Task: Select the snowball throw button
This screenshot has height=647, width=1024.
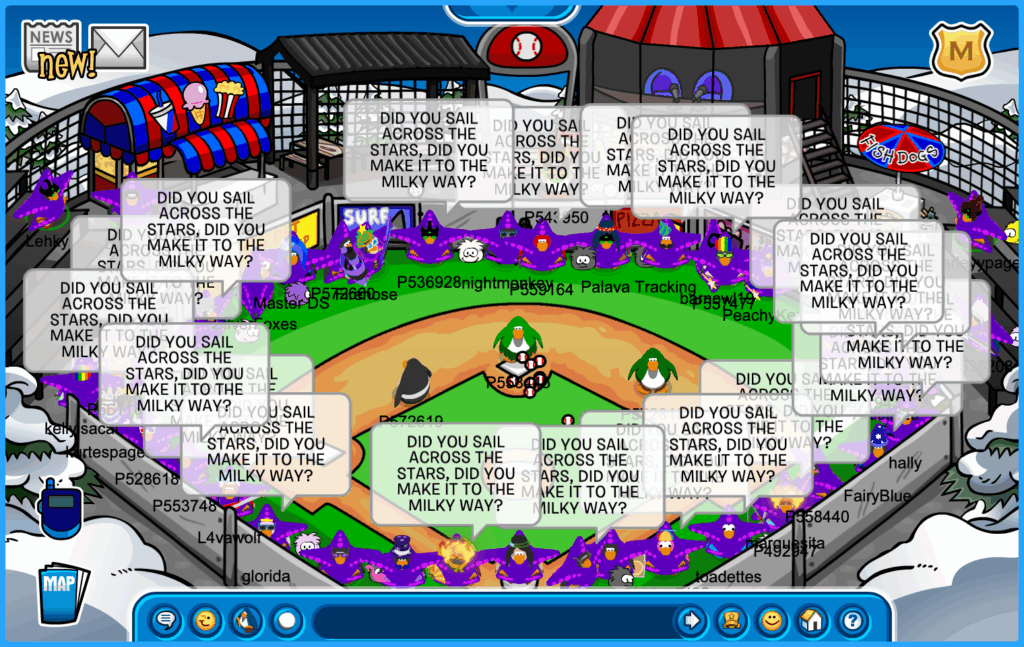Action: [x=287, y=621]
